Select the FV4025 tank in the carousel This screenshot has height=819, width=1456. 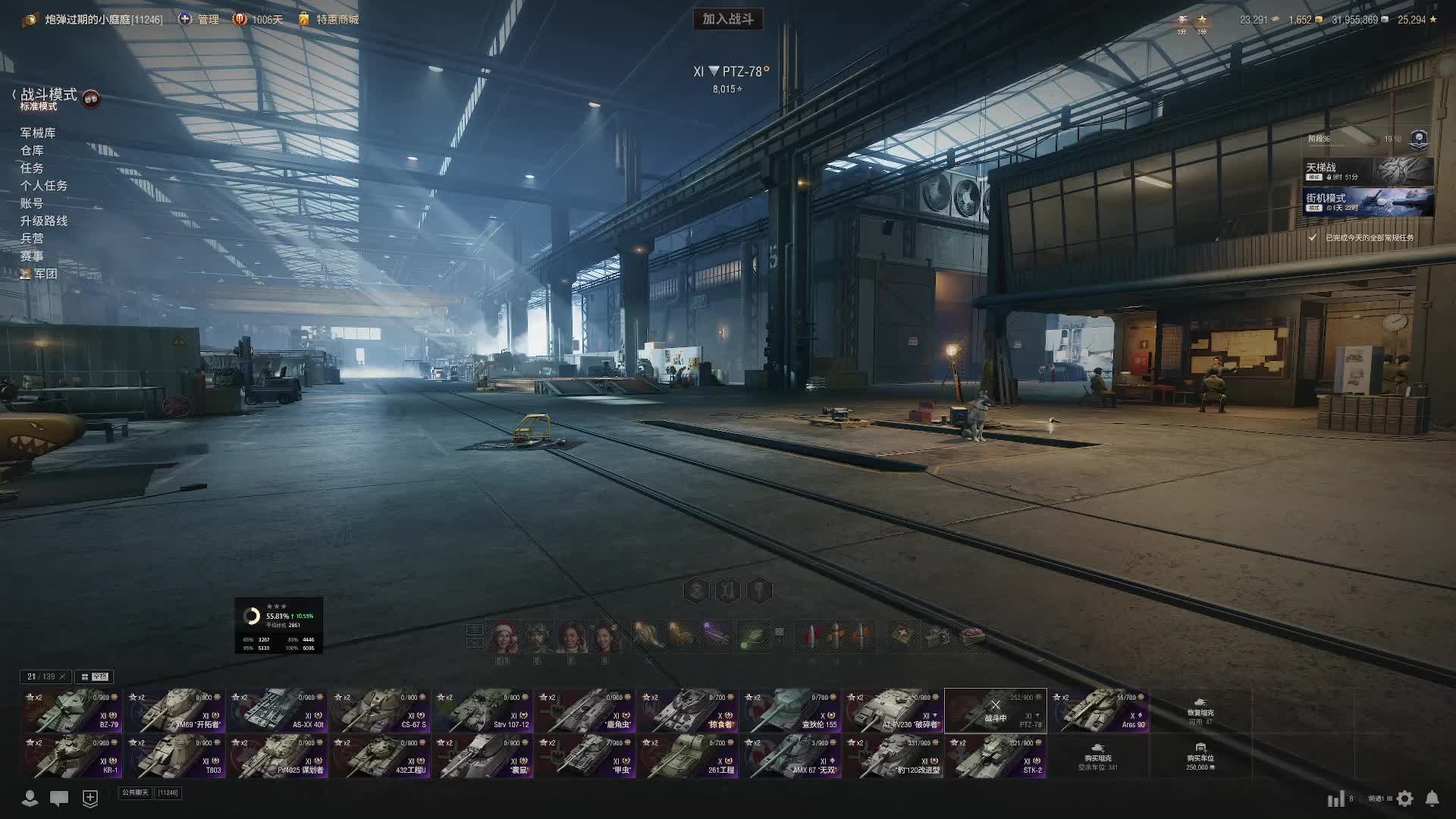click(277, 756)
